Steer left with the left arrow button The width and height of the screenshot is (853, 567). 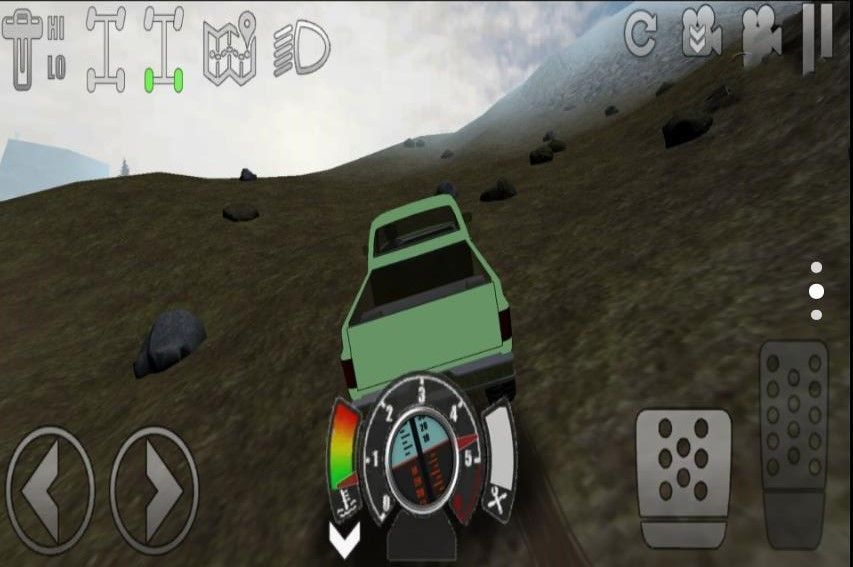pyautogui.click(x=50, y=489)
